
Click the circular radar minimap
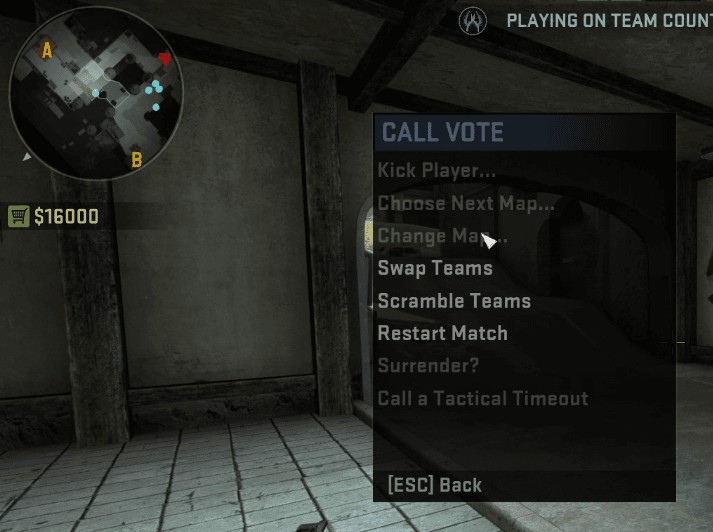point(91,93)
